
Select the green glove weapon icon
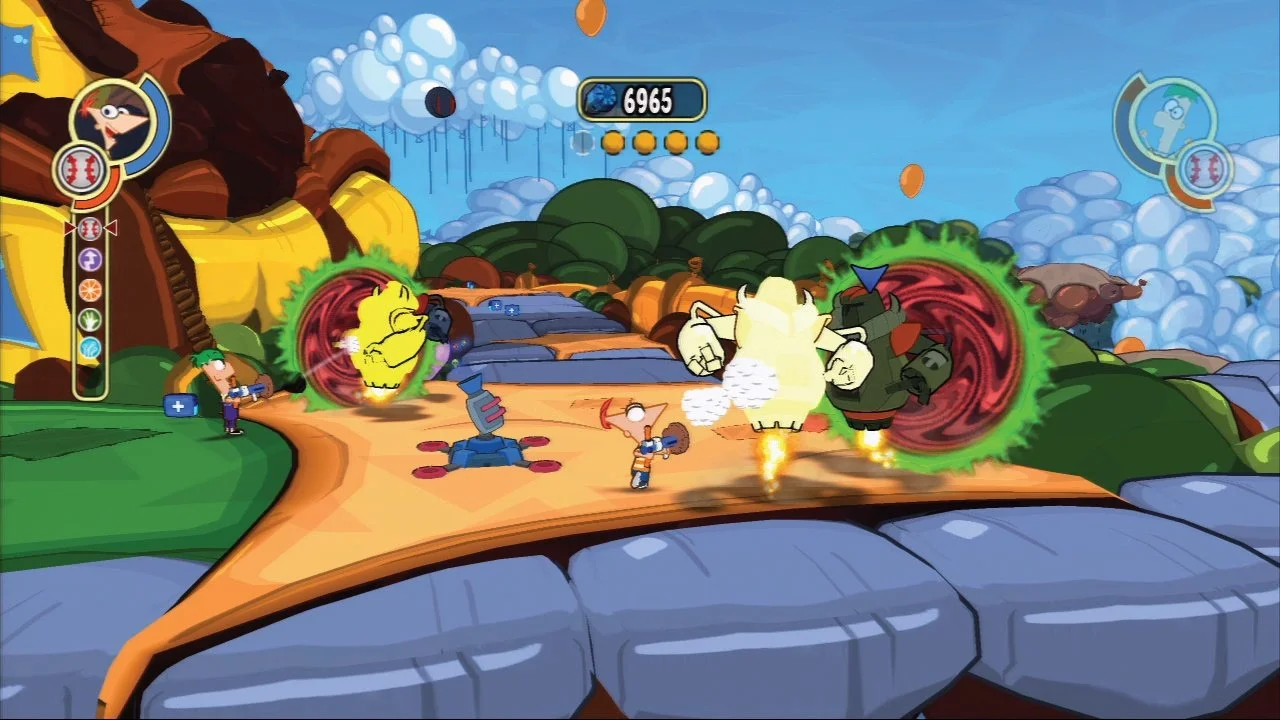(89, 319)
